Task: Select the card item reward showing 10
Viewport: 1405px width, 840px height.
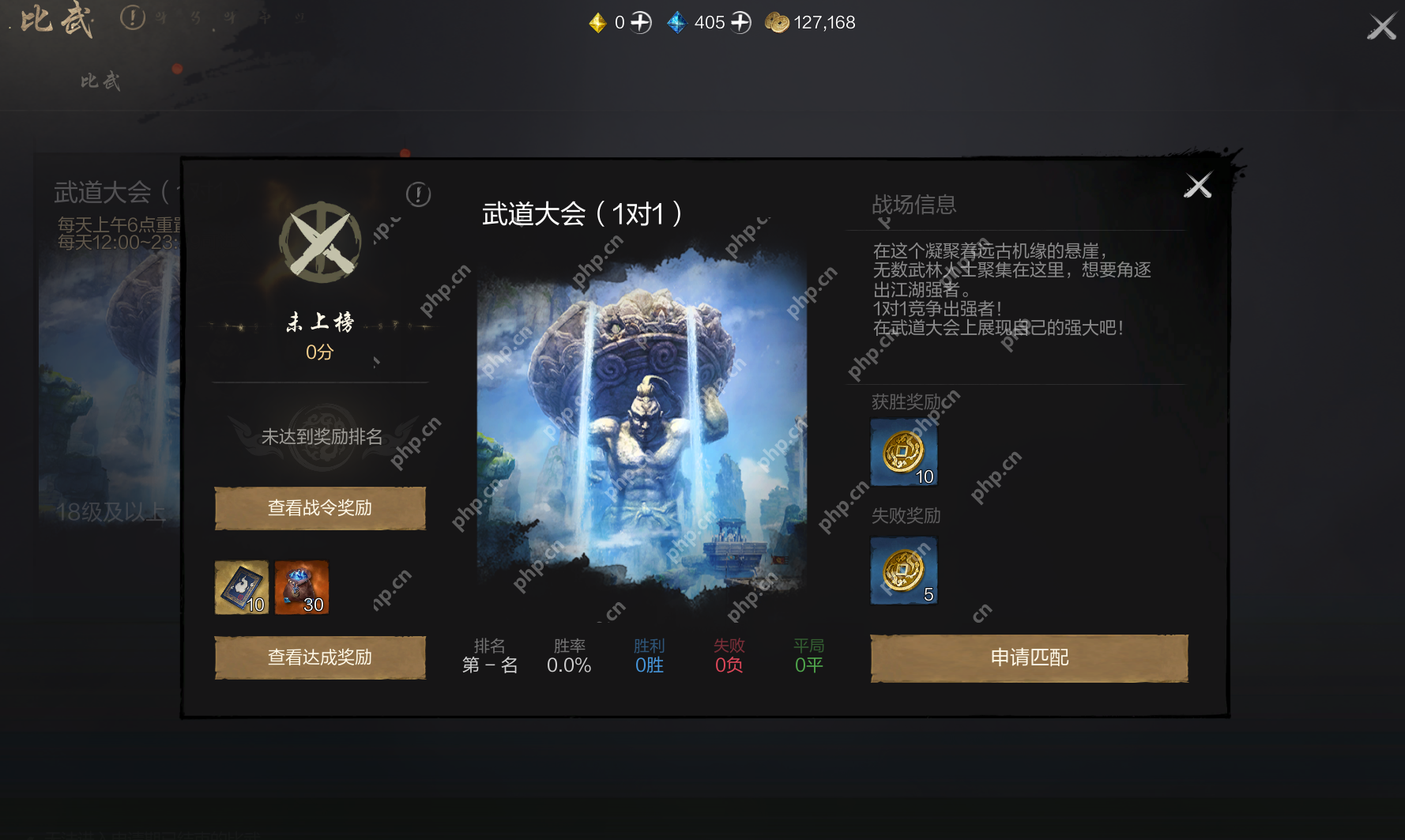Action: (x=242, y=587)
